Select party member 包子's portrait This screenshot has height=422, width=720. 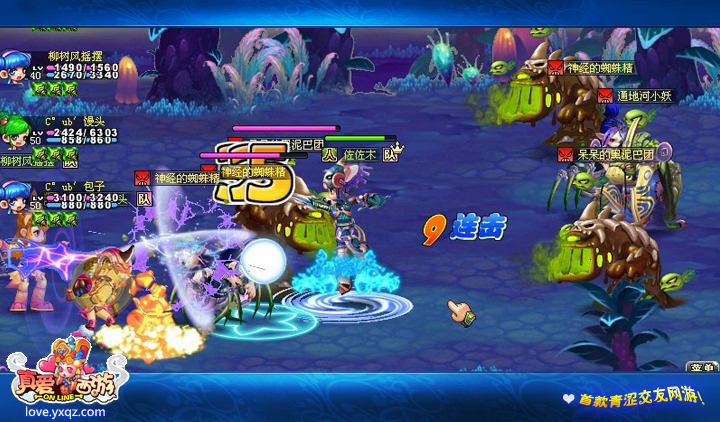click(x=17, y=197)
